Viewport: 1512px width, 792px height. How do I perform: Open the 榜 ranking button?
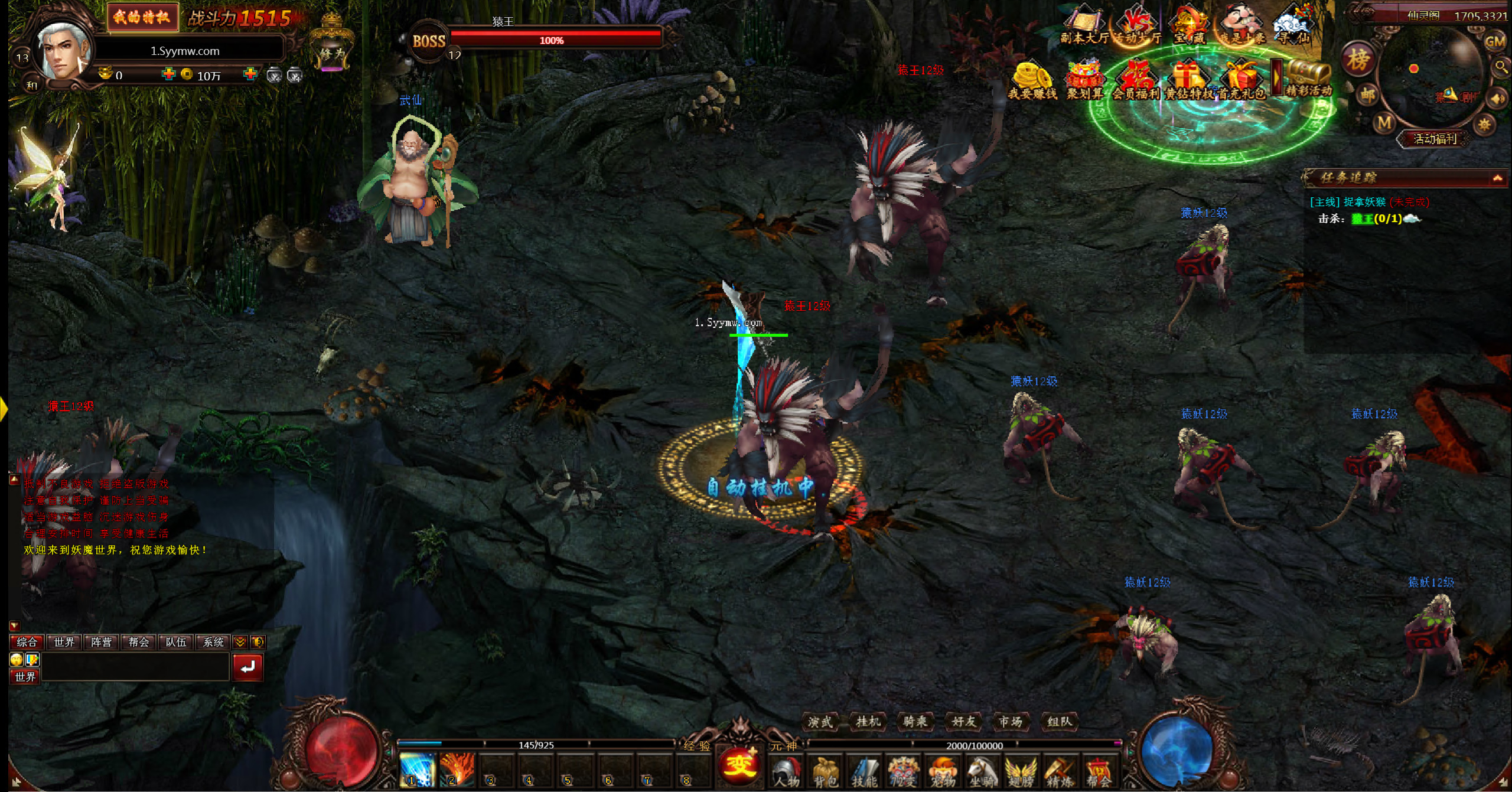point(1358,59)
